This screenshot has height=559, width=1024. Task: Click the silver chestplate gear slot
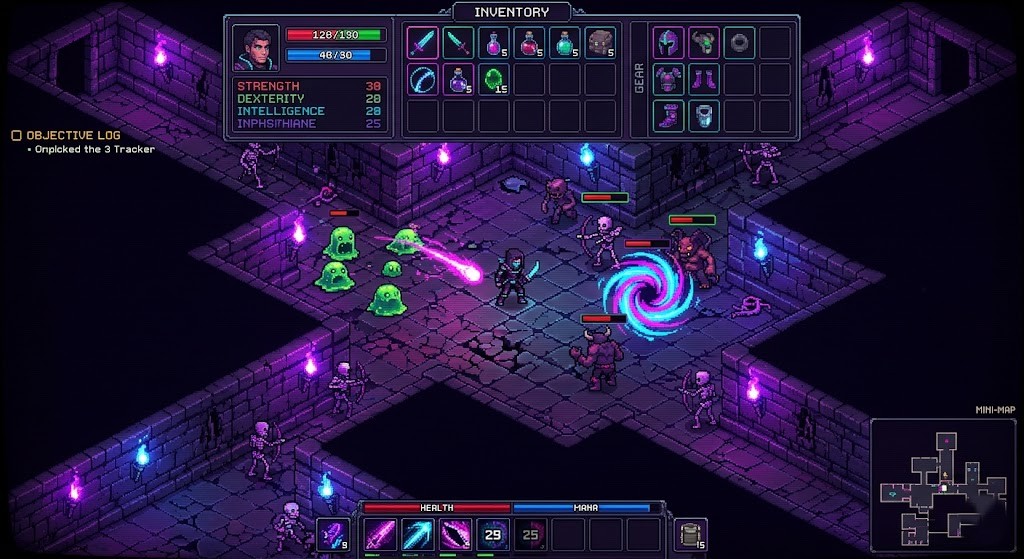pyautogui.click(x=704, y=115)
